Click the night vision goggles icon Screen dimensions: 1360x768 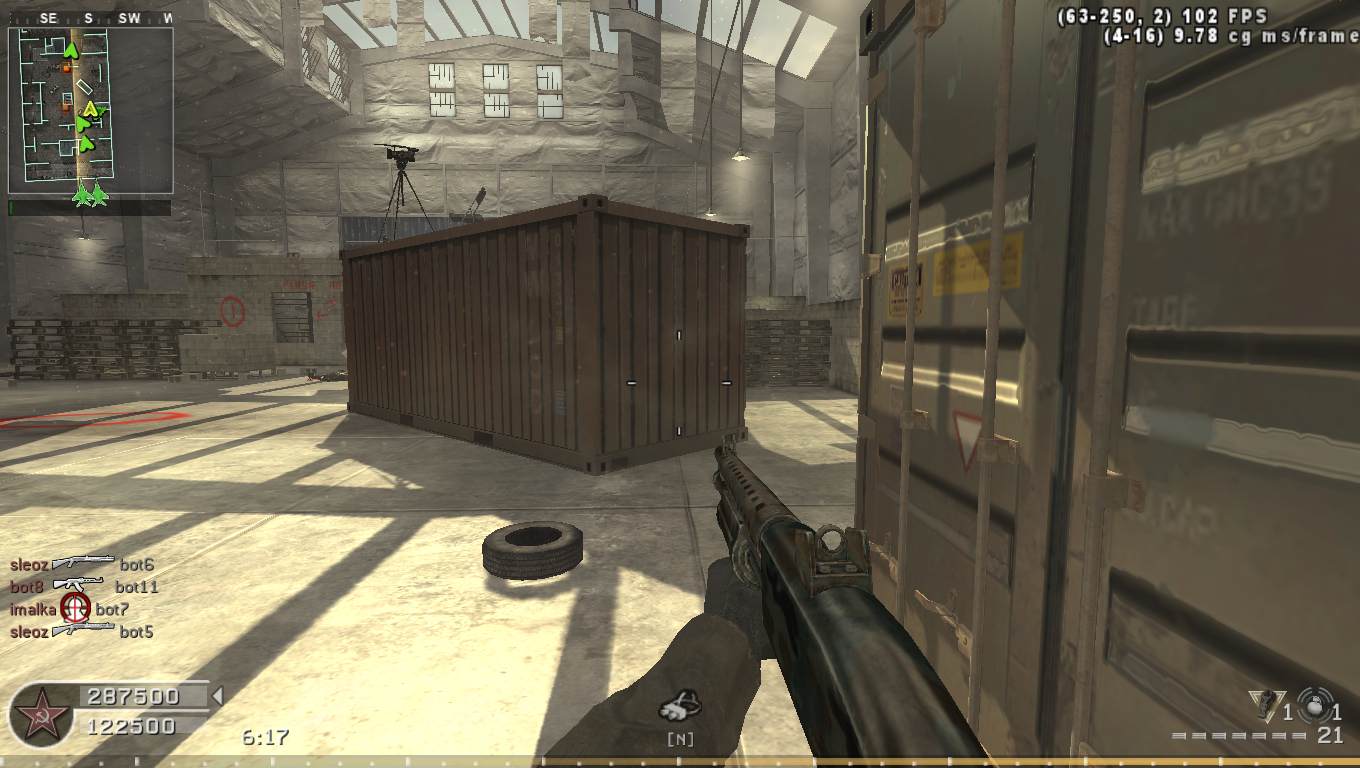680,706
